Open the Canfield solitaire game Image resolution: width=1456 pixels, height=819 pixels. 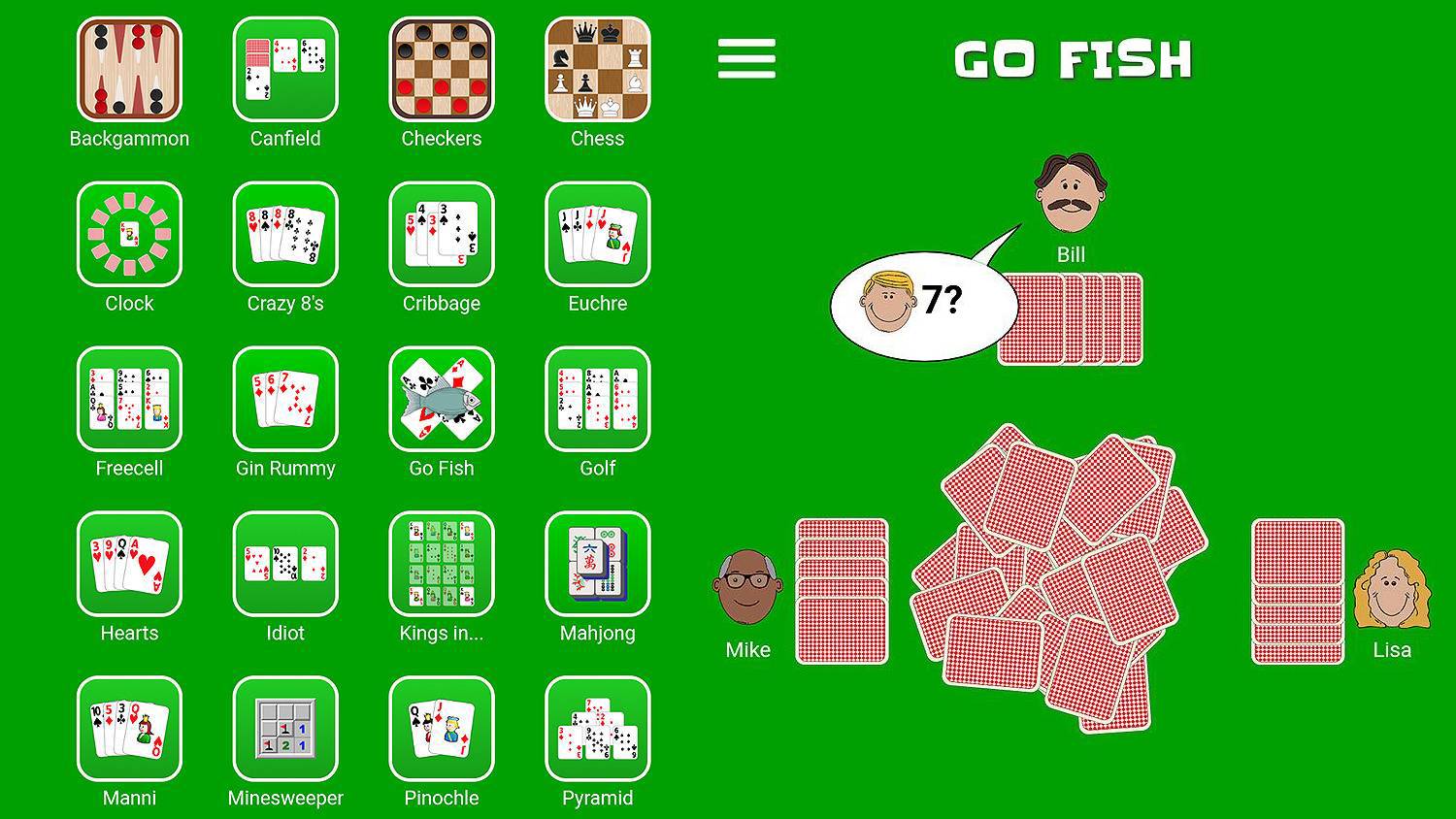click(x=284, y=68)
